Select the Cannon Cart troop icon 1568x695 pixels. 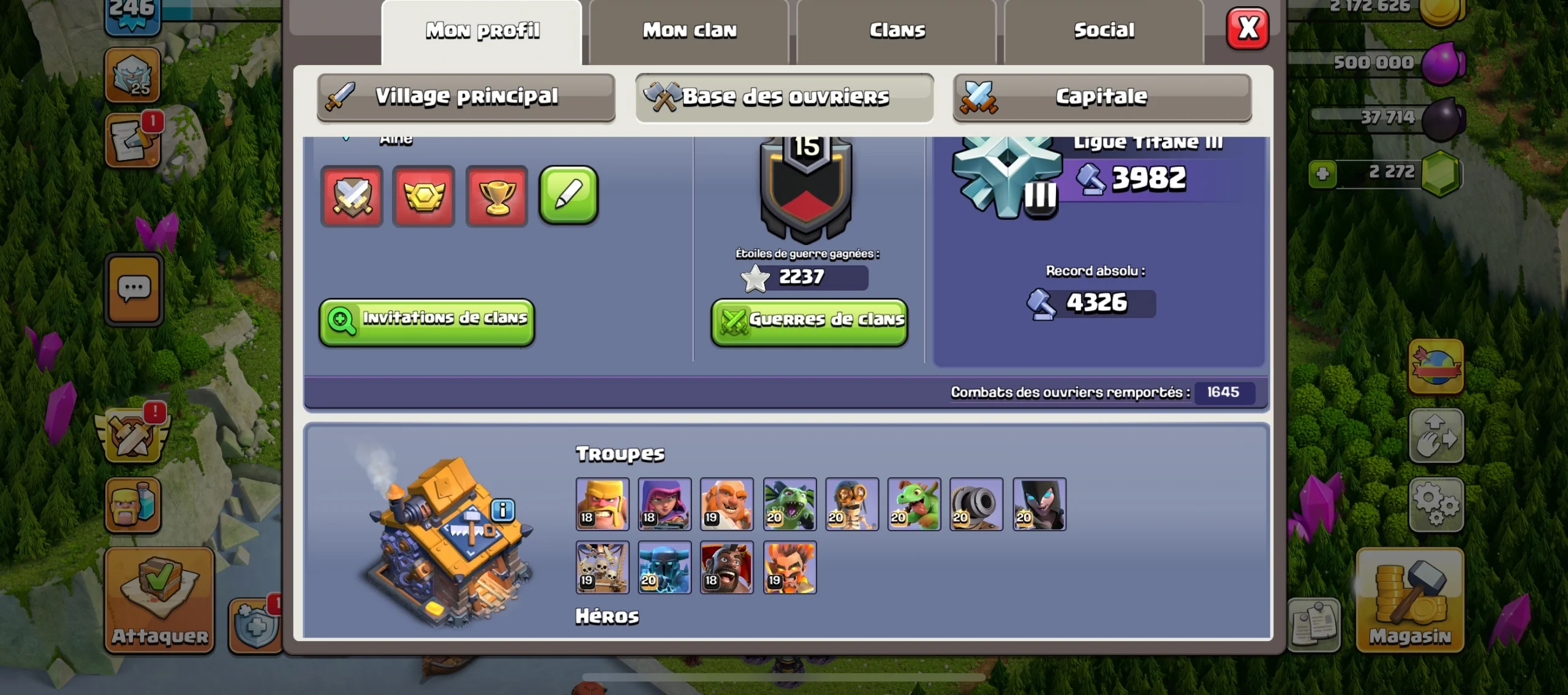[976, 504]
